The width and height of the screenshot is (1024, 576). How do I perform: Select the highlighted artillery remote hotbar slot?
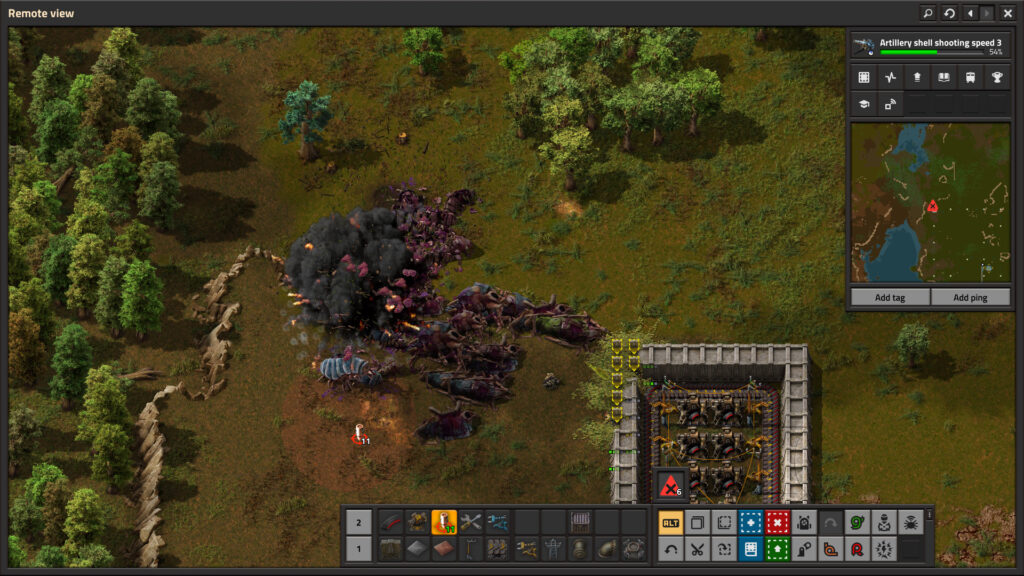[444, 522]
